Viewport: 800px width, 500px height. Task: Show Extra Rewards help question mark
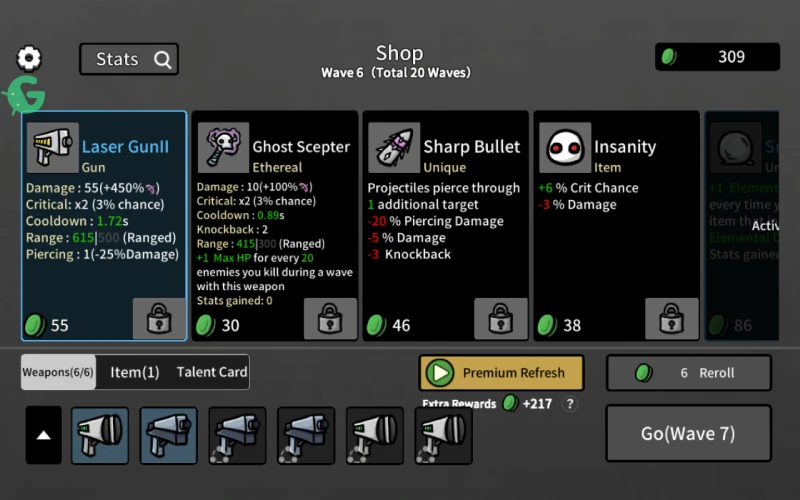[x=570, y=404]
